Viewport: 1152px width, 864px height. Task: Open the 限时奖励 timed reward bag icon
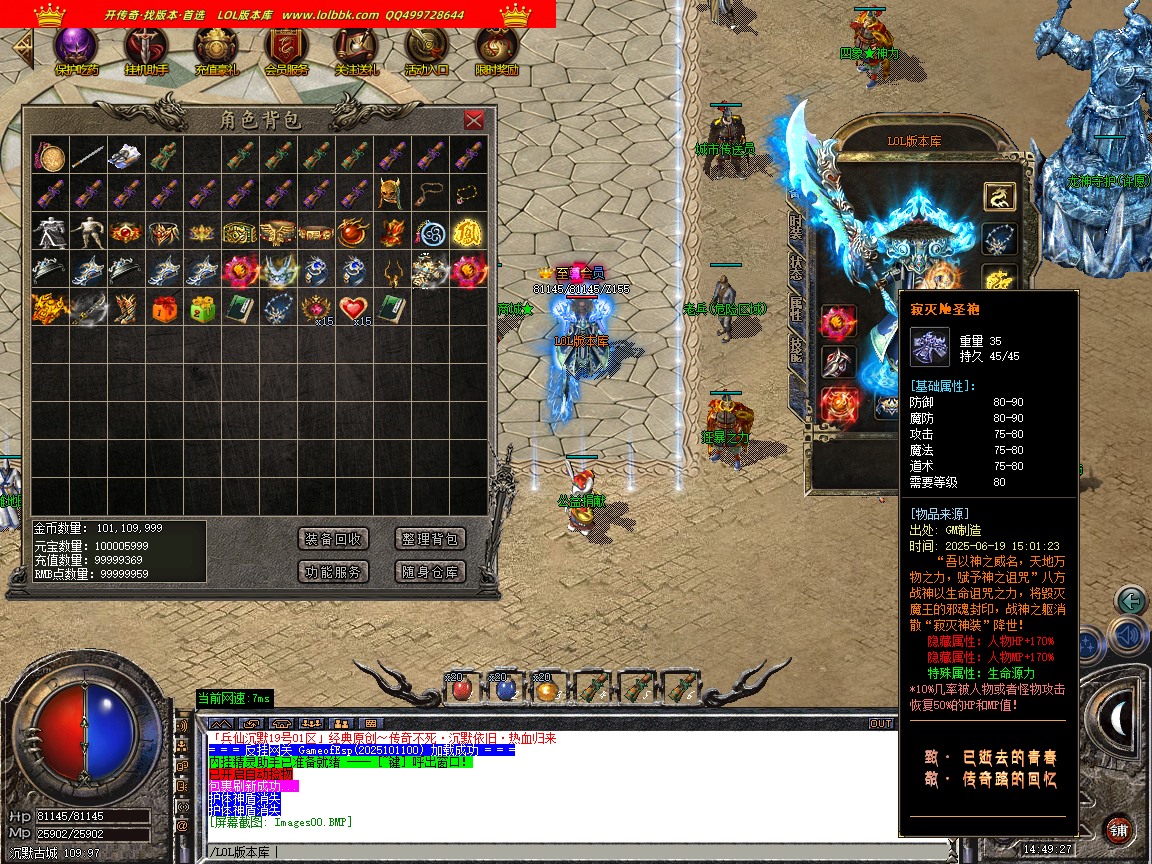[x=496, y=47]
